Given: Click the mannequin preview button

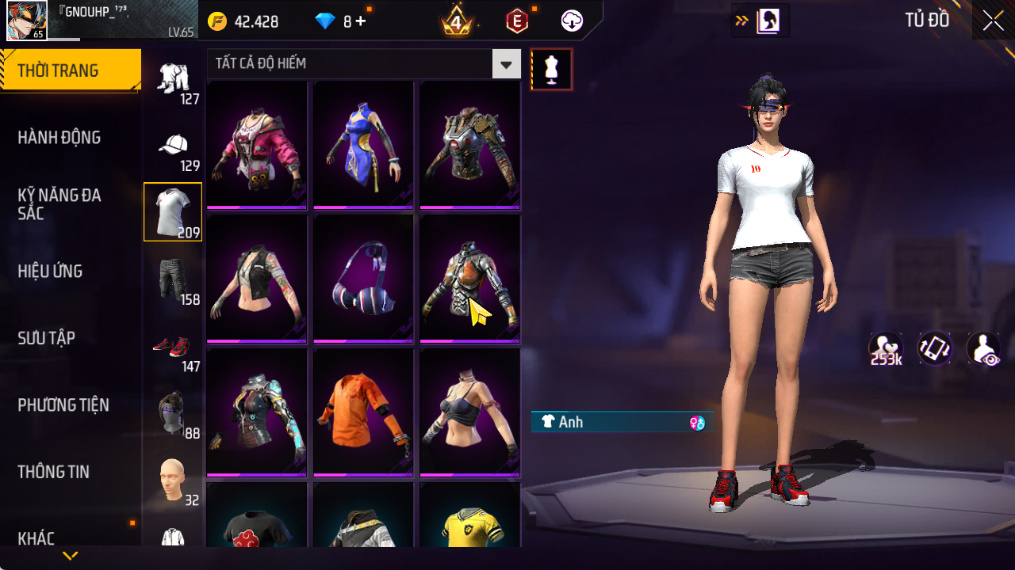Looking at the screenshot, I should click(551, 69).
